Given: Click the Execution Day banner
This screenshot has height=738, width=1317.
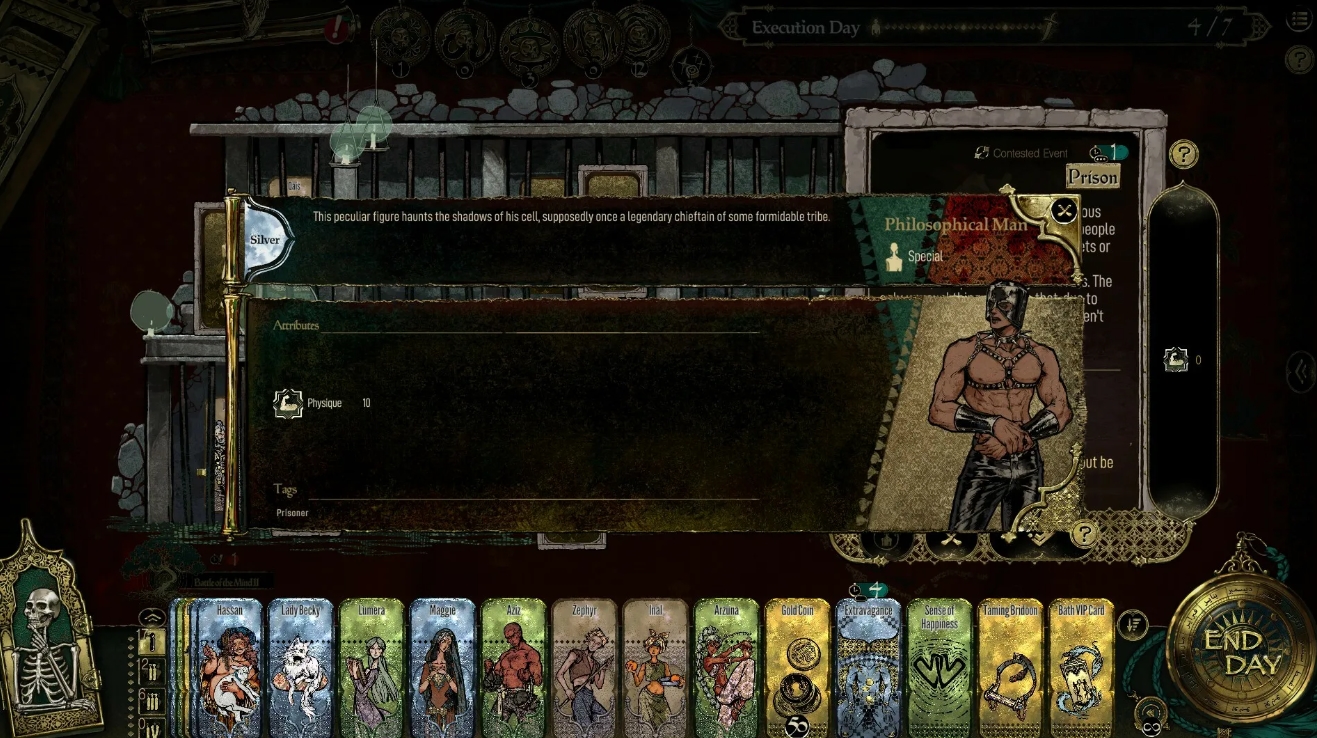Looking at the screenshot, I should 805,27.
